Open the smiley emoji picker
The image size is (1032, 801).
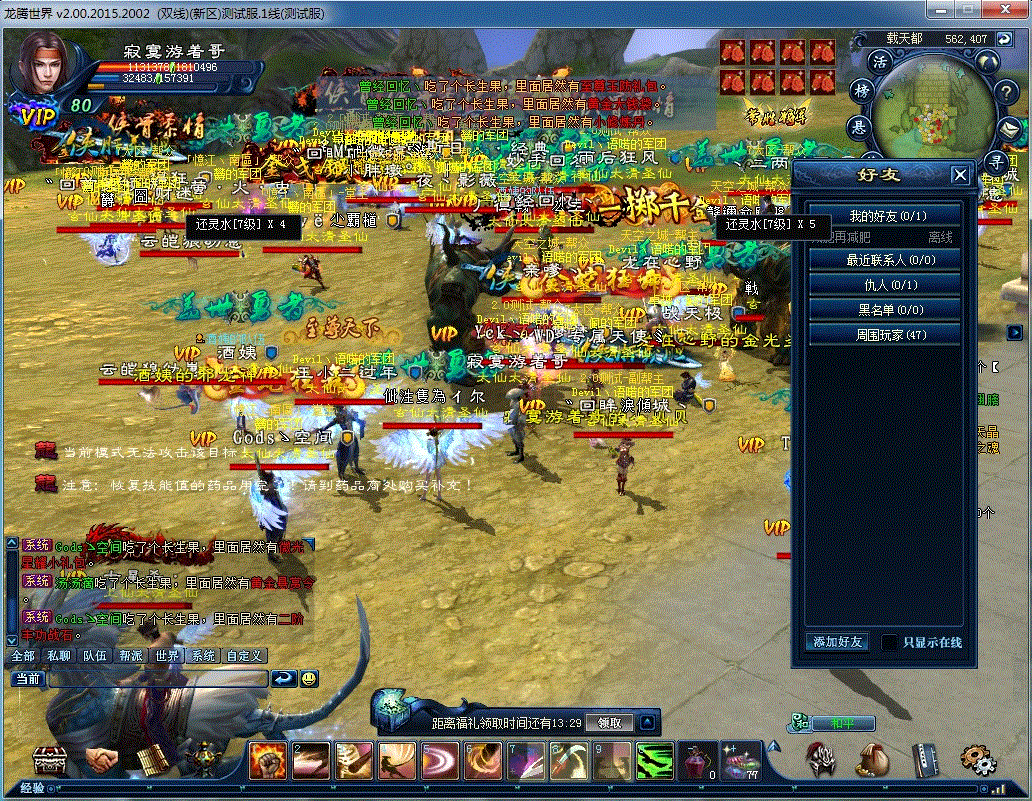pyautogui.click(x=310, y=678)
